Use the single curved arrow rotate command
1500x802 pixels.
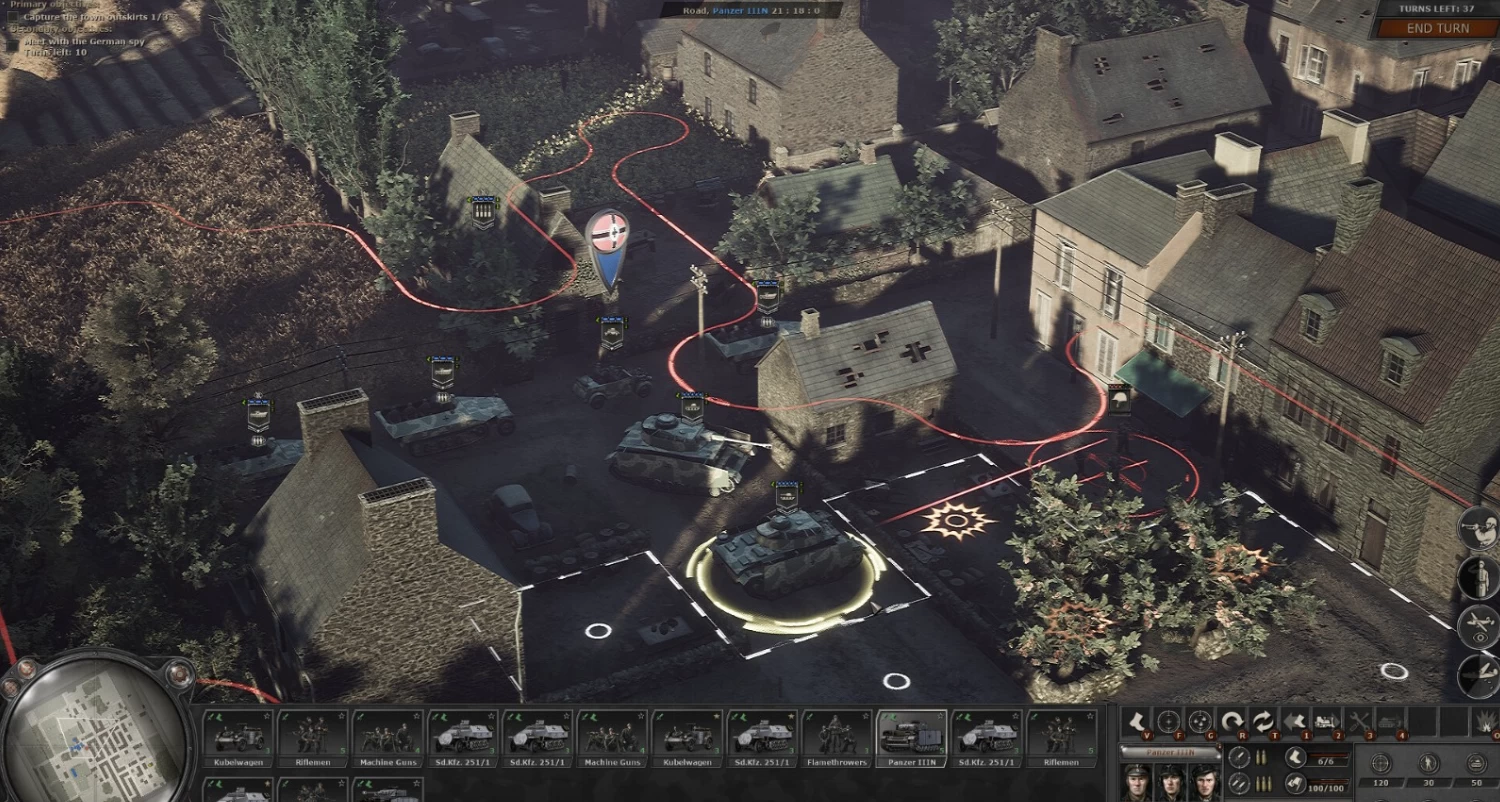click(1231, 720)
